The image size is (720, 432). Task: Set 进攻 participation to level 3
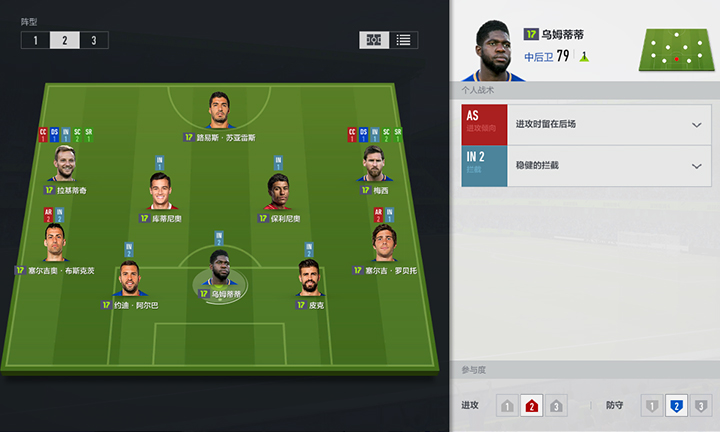point(557,406)
